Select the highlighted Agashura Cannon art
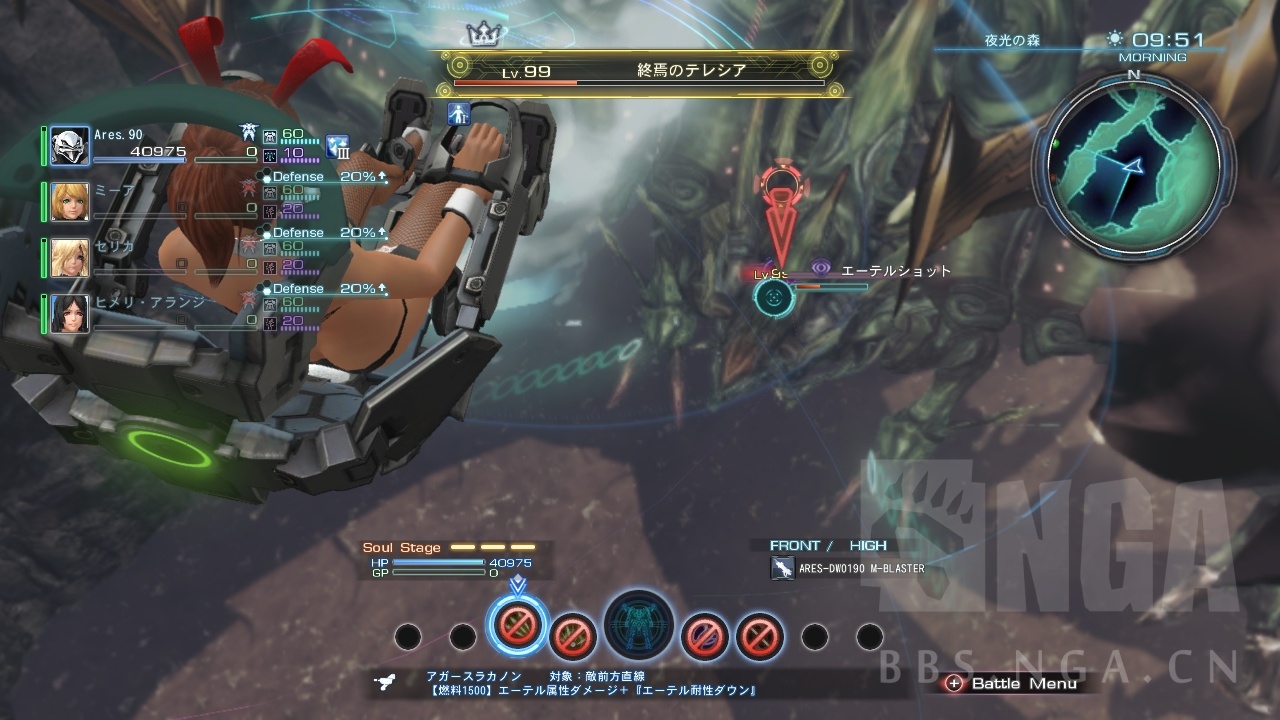The image size is (1280, 720). click(x=518, y=625)
